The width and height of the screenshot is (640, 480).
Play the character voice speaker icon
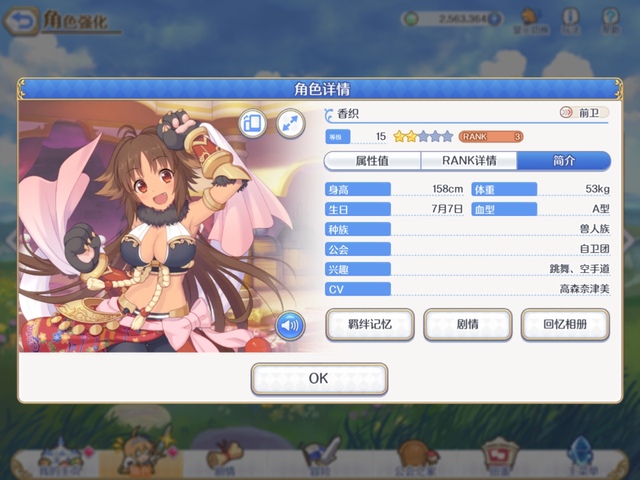click(290, 325)
